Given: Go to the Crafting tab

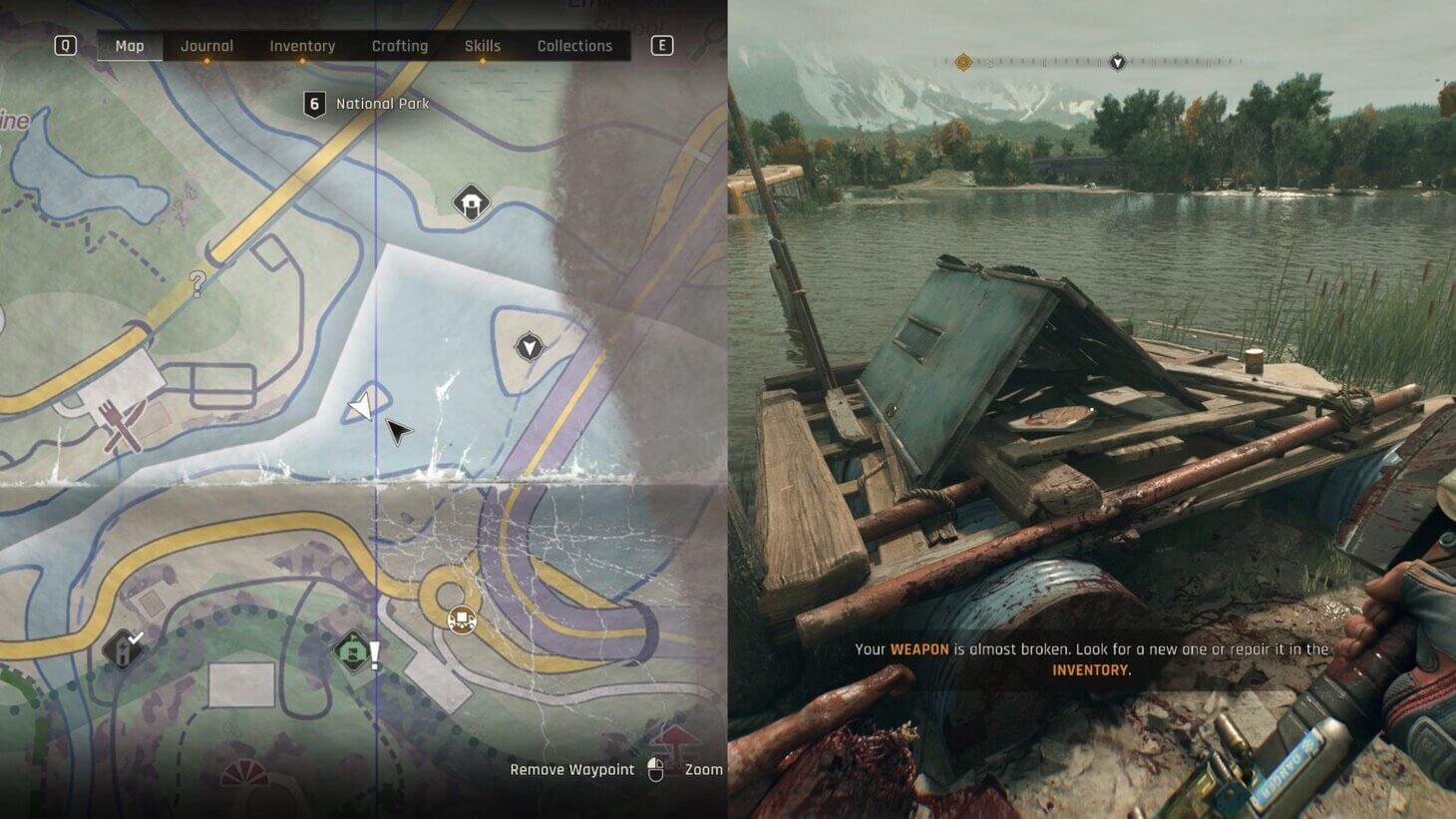Looking at the screenshot, I should [x=399, y=46].
